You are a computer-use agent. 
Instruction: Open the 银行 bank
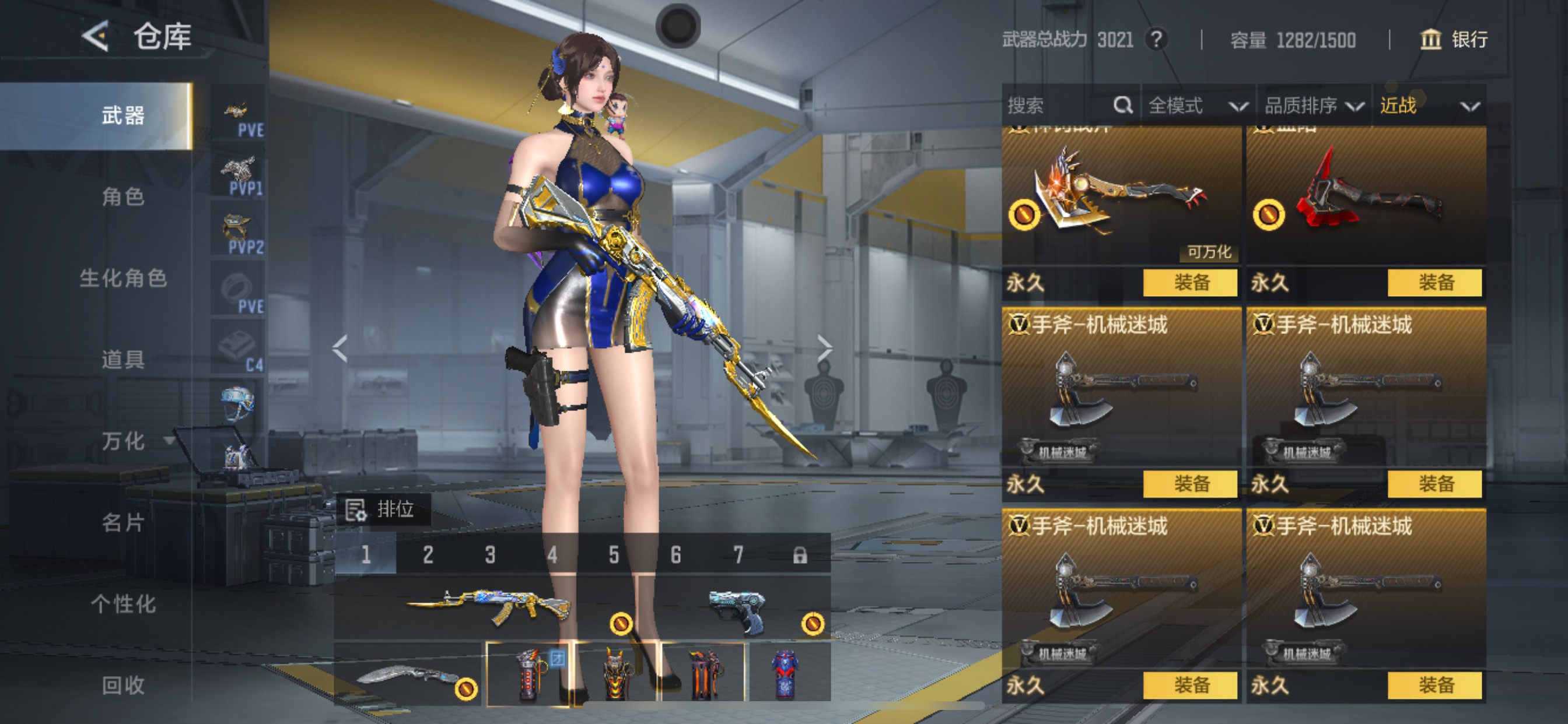(x=1454, y=40)
